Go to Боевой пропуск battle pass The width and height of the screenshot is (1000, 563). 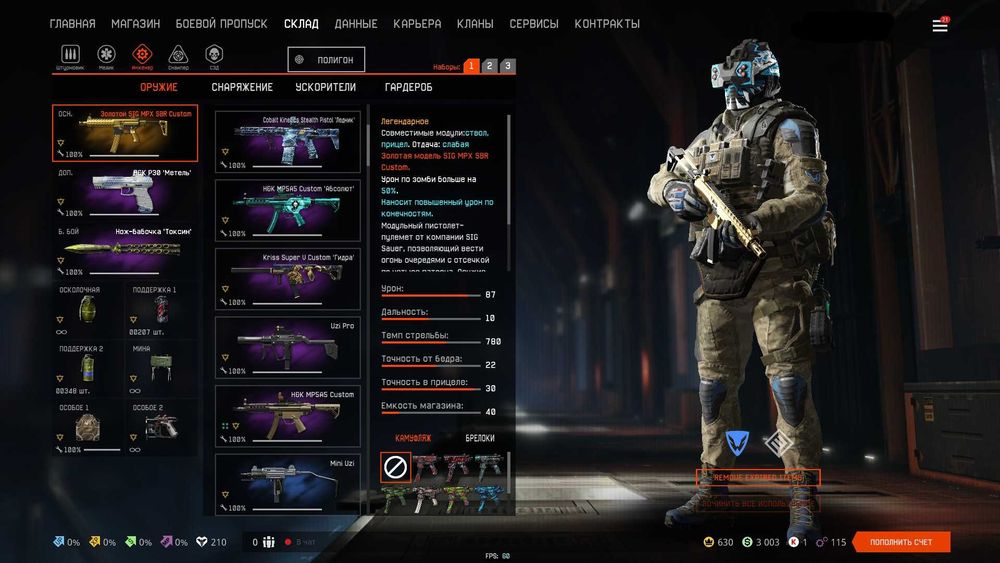point(221,24)
